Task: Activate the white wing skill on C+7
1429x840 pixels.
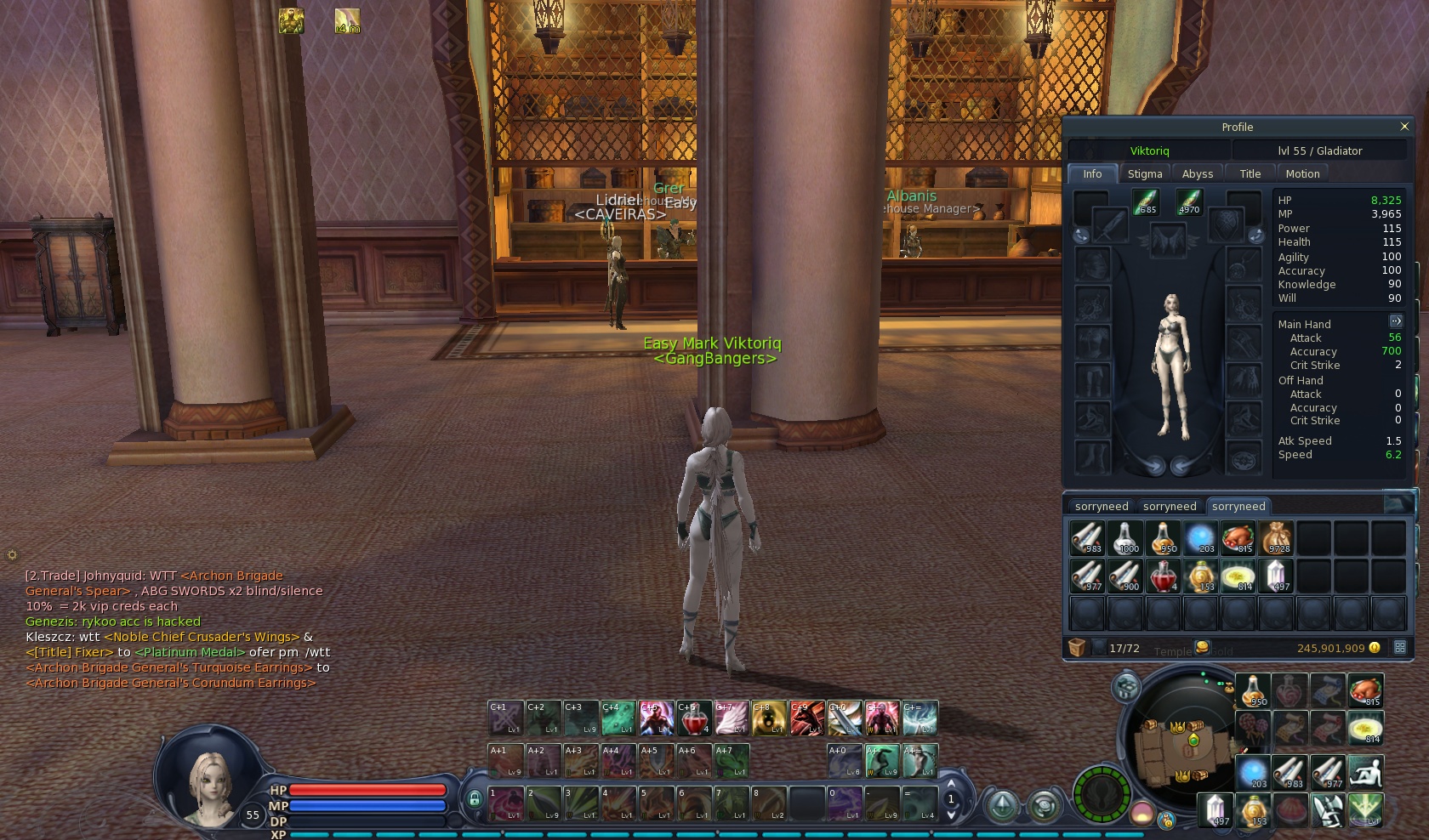Action: [732, 718]
